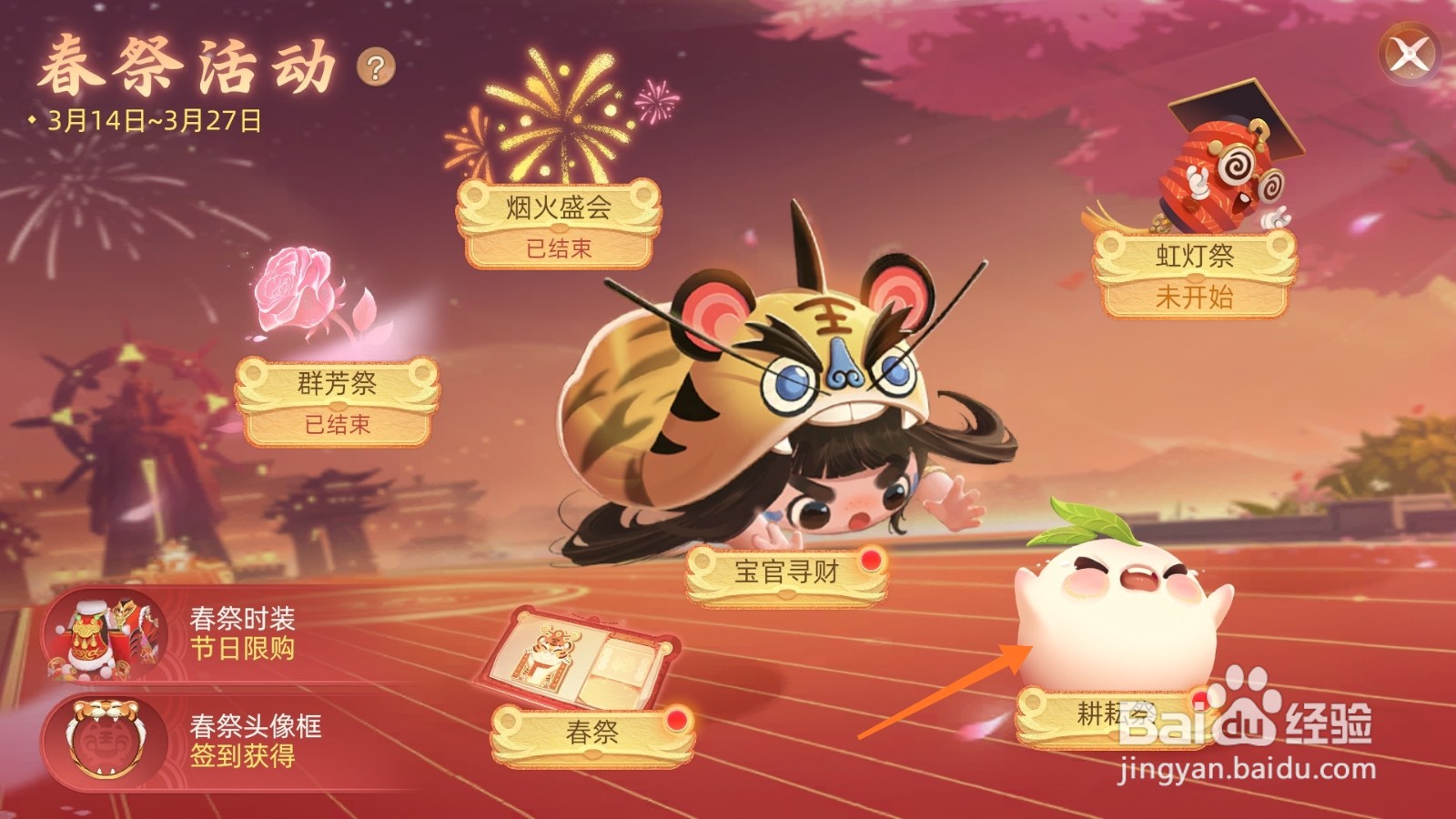Switch to the 春祭 event tab
The height and width of the screenshot is (819, 1456).
pos(591,731)
